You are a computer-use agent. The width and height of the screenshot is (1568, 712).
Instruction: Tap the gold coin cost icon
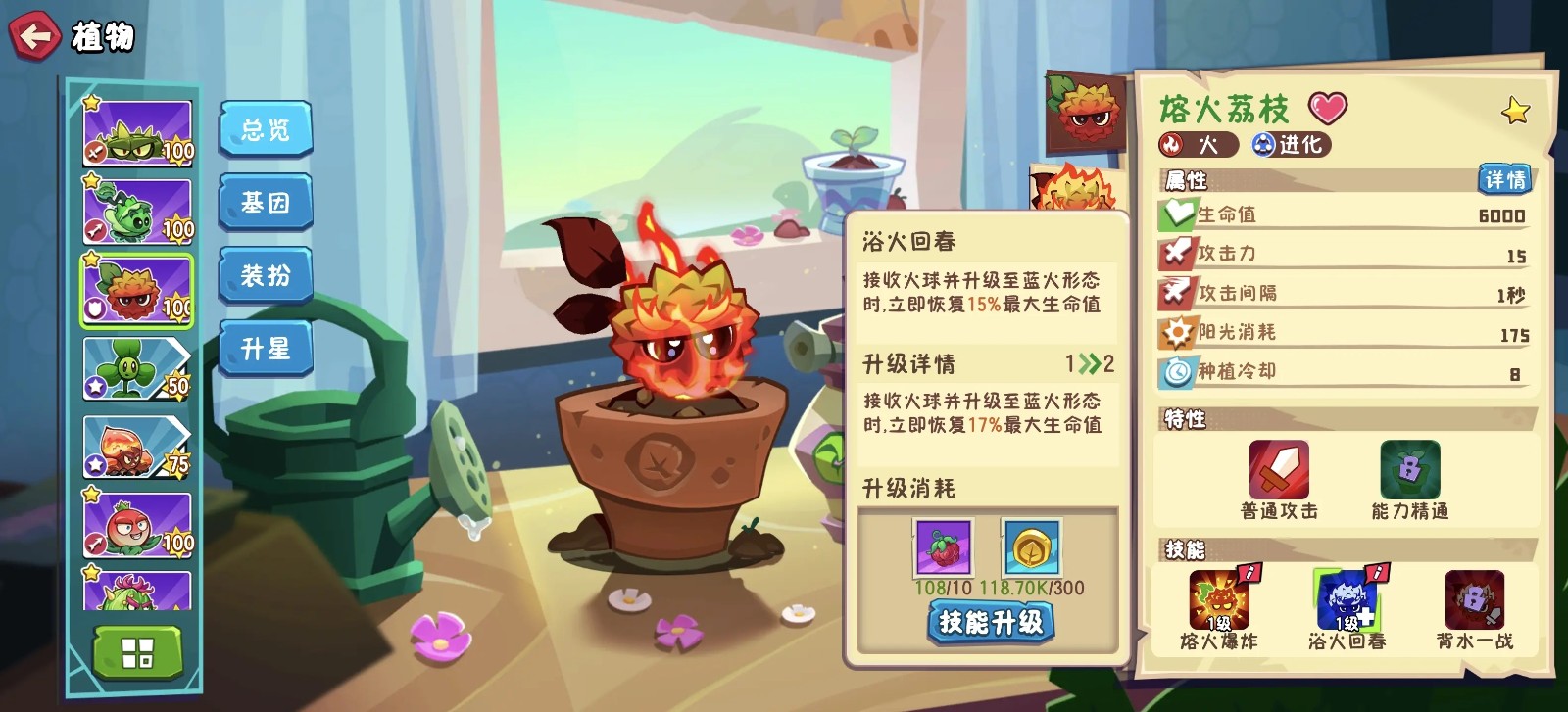[1031, 547]
